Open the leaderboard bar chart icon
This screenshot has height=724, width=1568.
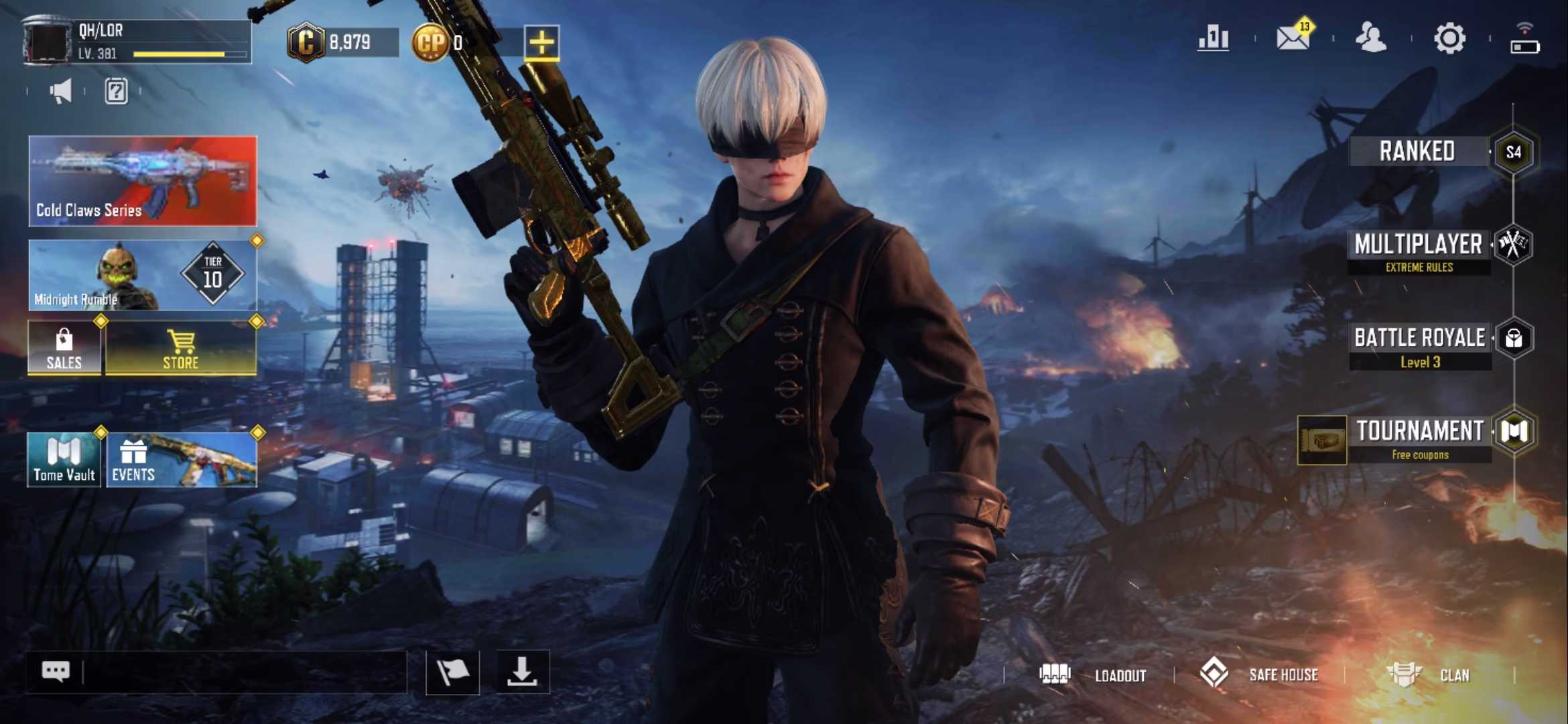coord(1214,38)
